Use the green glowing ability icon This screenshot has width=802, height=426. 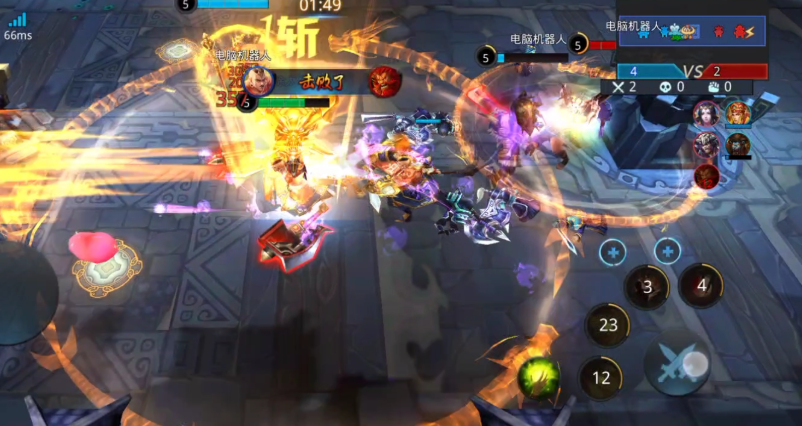click(538, 376)
